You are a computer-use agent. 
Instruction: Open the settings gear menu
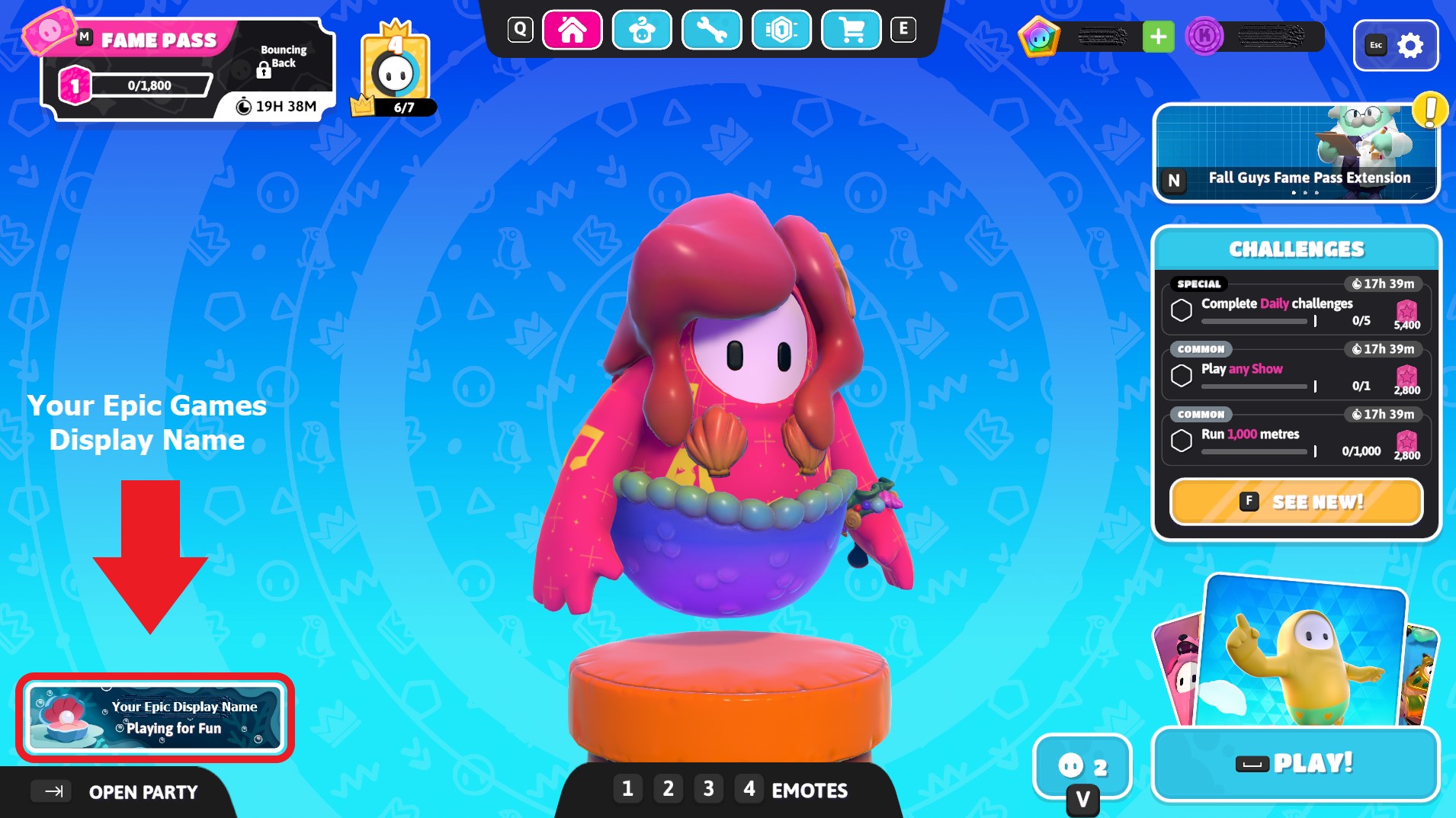(x=1409, y=46)
